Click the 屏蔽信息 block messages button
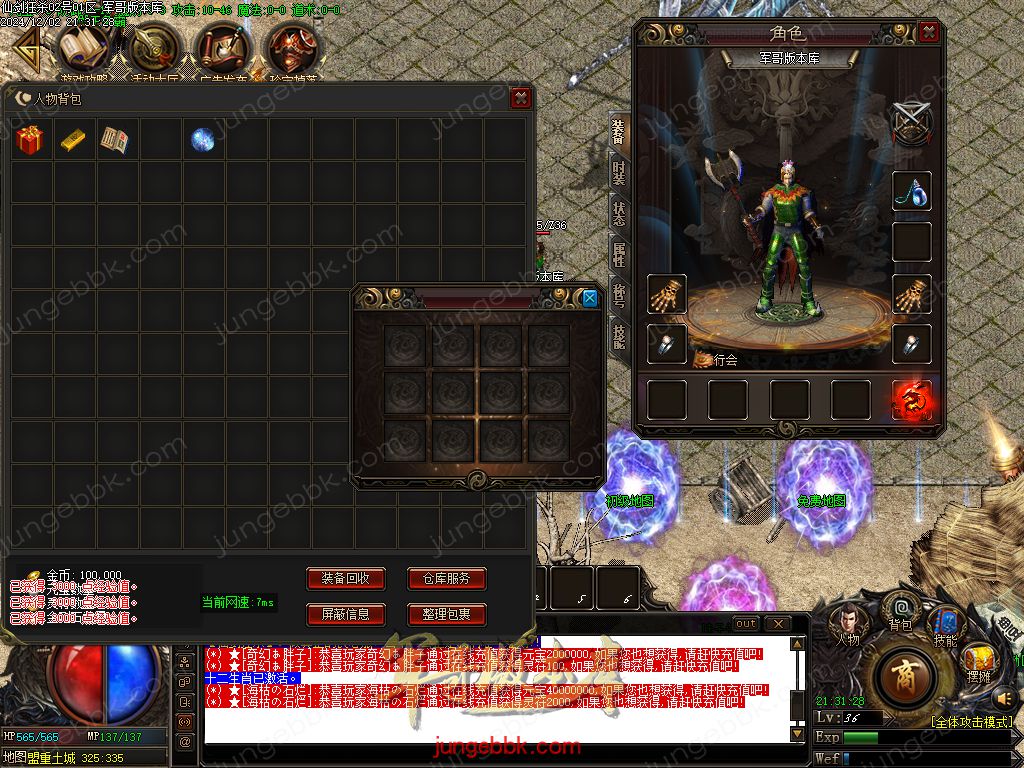 [x=345, y=614]
